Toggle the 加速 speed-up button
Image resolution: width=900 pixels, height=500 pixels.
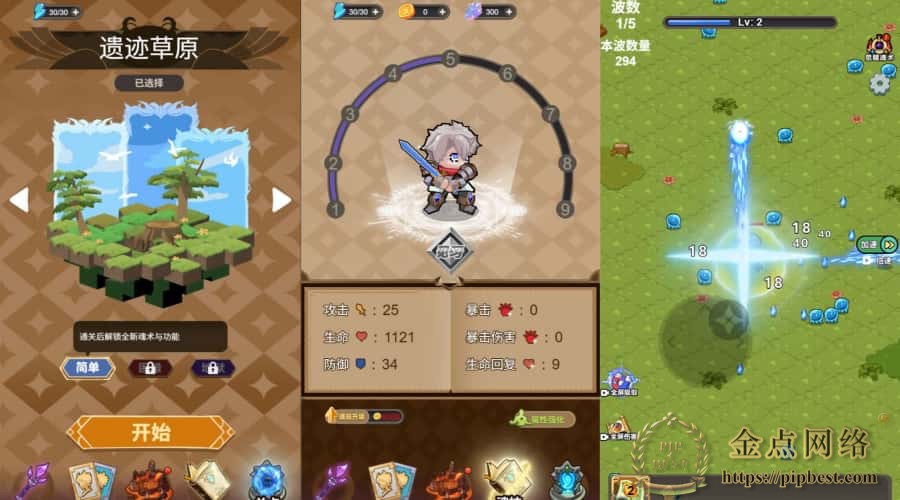click(877, 244)
